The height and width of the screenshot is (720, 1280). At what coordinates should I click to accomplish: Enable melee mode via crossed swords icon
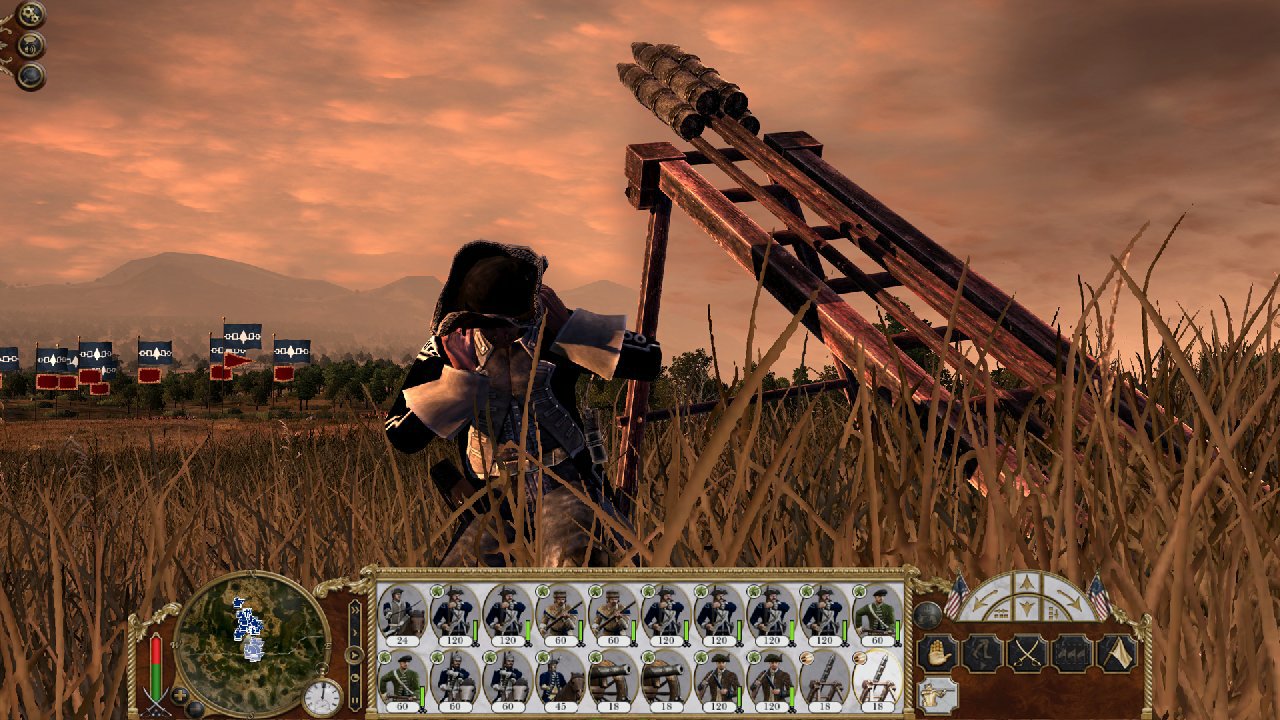[1028, 651]
